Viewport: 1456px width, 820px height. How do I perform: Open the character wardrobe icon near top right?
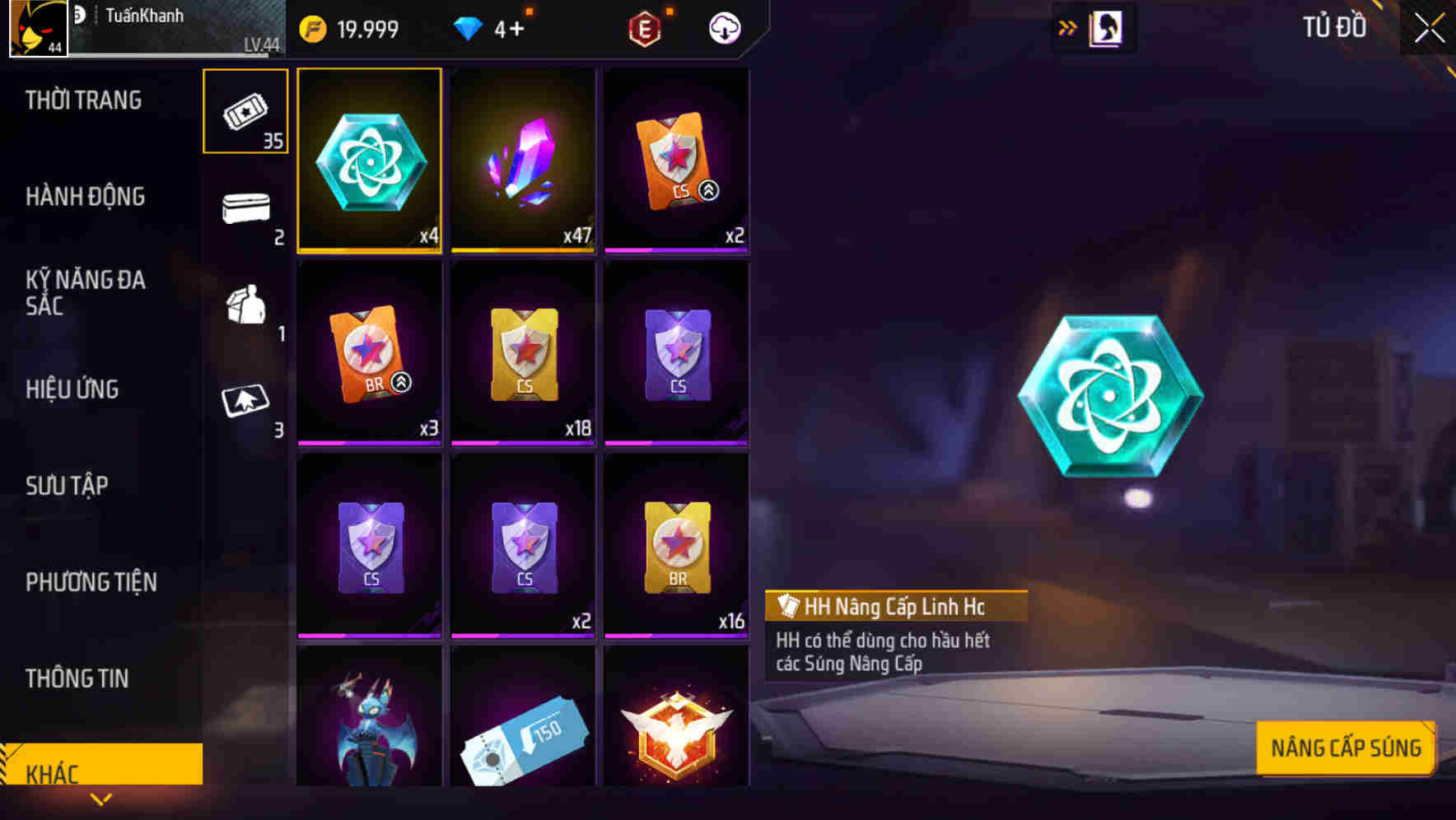click(x=1106, y=27)
